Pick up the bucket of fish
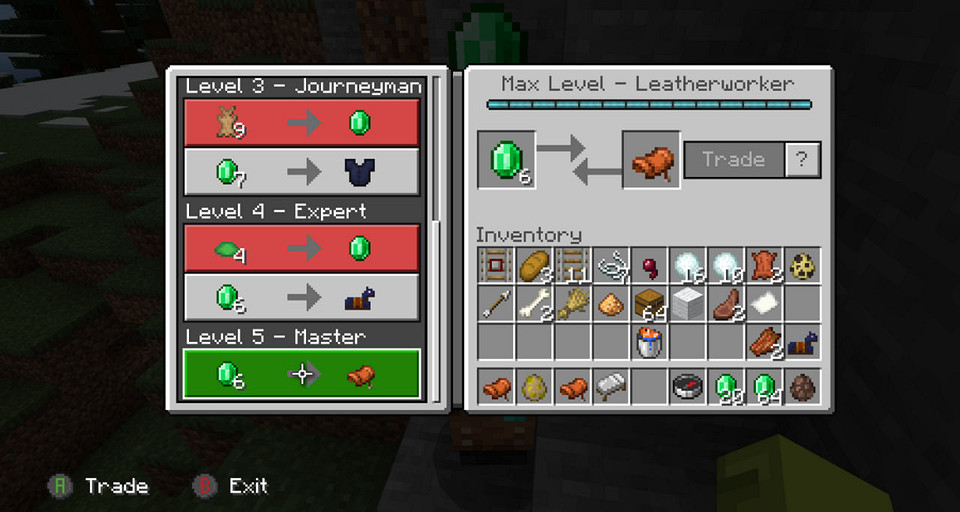The image size is (960, 512). coord(650,342)
